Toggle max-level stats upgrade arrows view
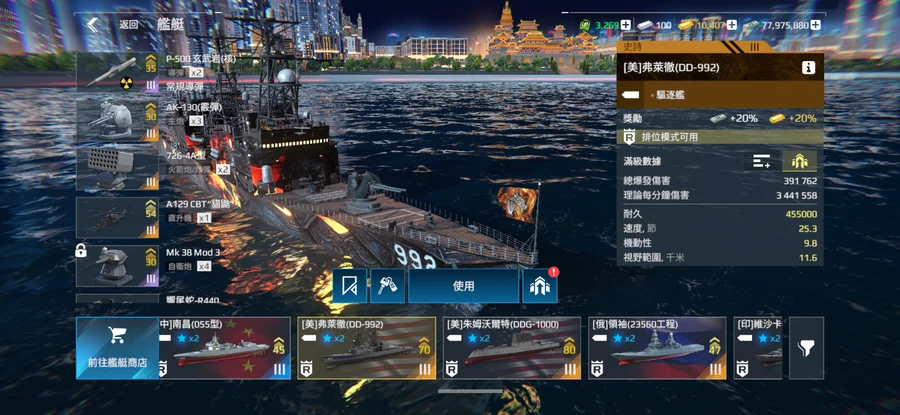This screenshot has height=415, width=900. coord(800,161)
